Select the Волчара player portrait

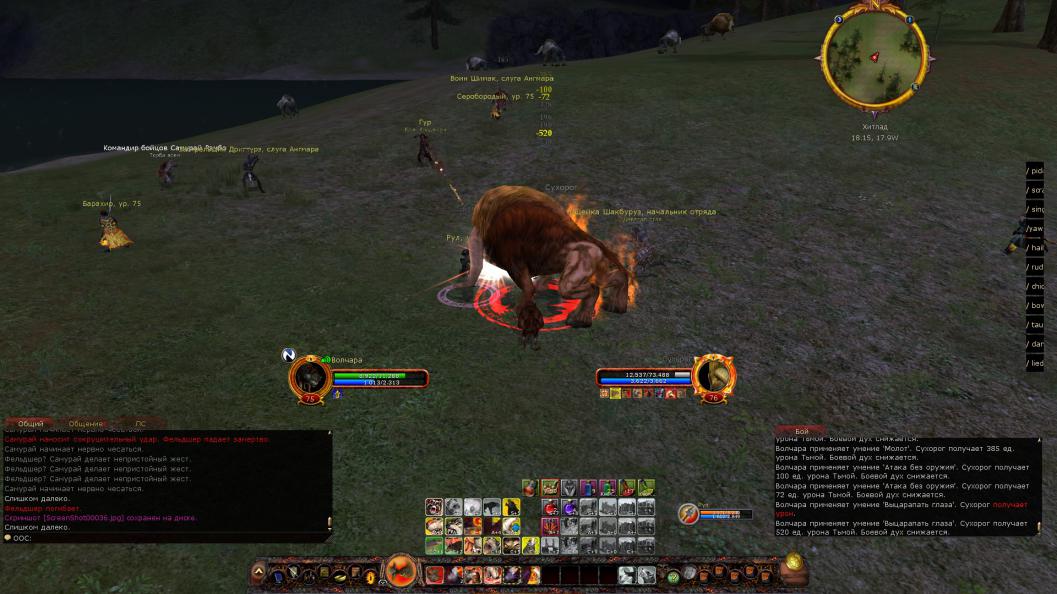click(309, 378)
